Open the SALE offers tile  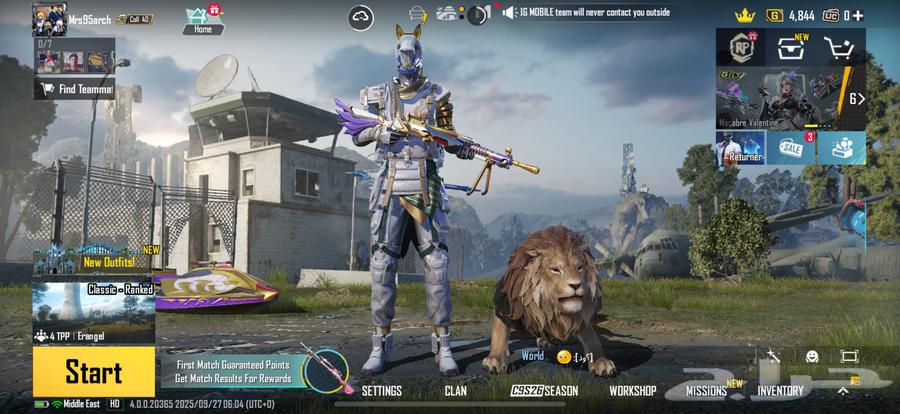pyautogui.click(x=791, y=148)
